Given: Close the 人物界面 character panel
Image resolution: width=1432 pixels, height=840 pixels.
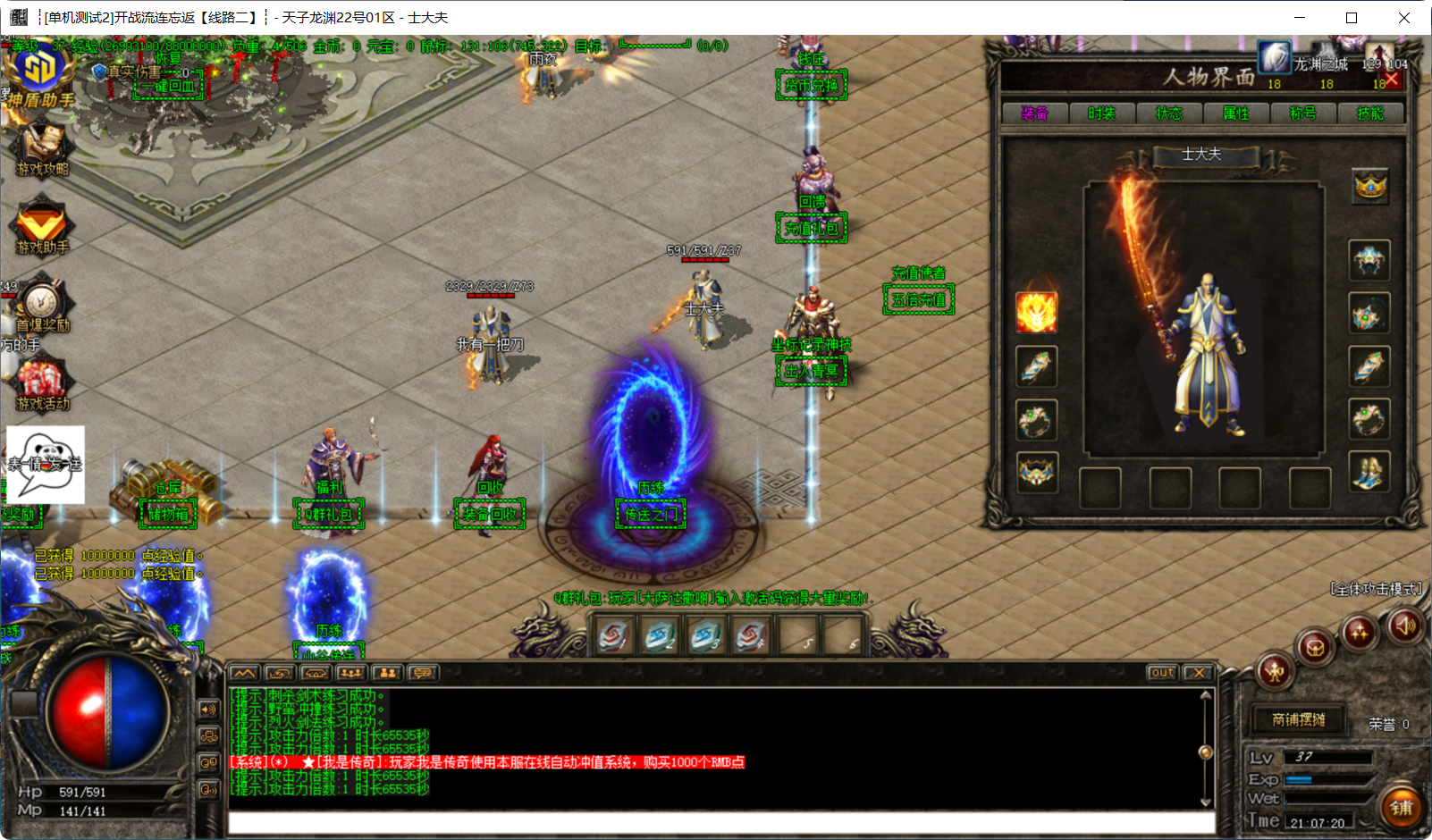Looking at the screenshot, I should tap(1391, 80).
